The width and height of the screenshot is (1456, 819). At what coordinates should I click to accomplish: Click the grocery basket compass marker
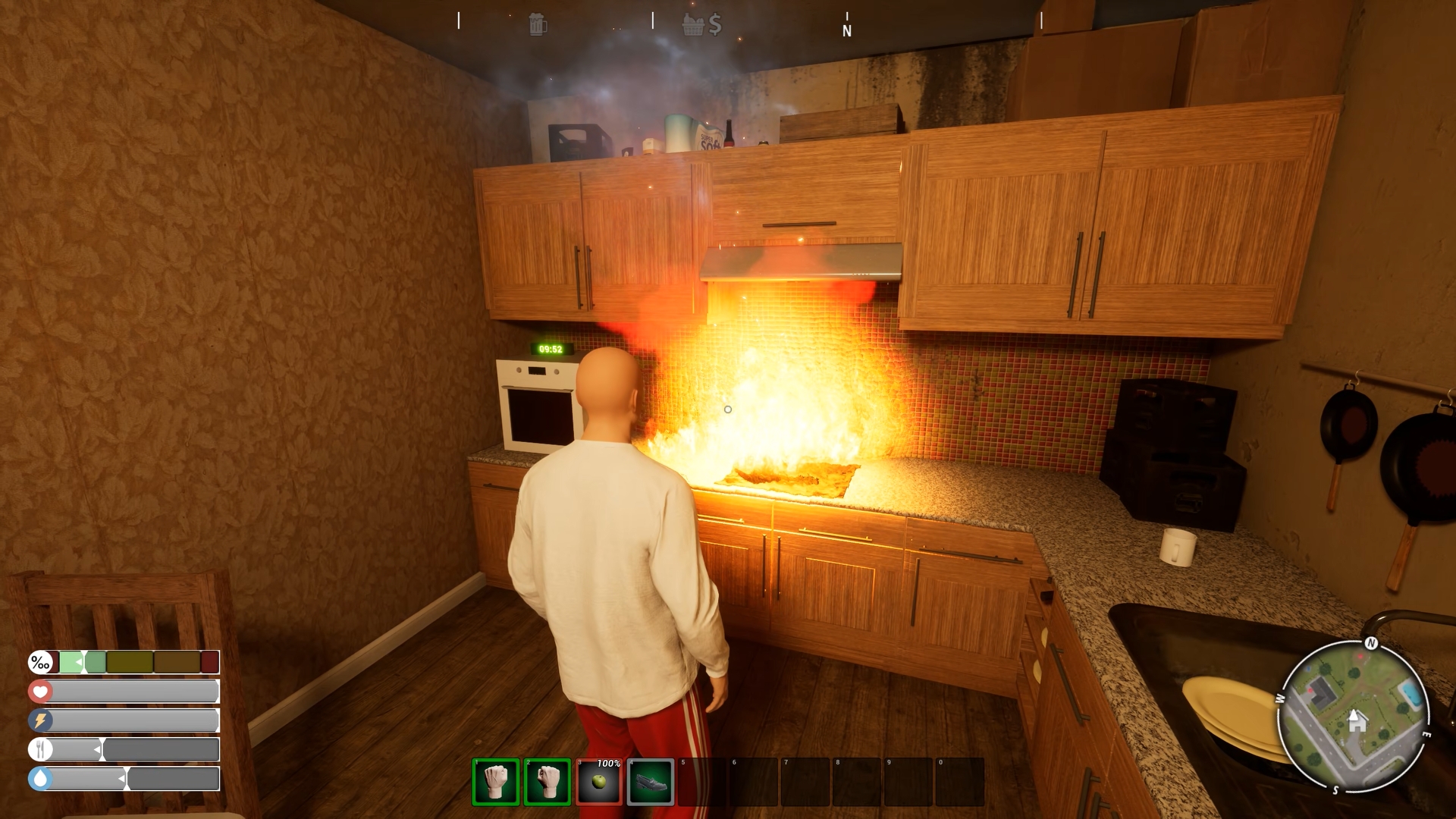click(693, 25)
